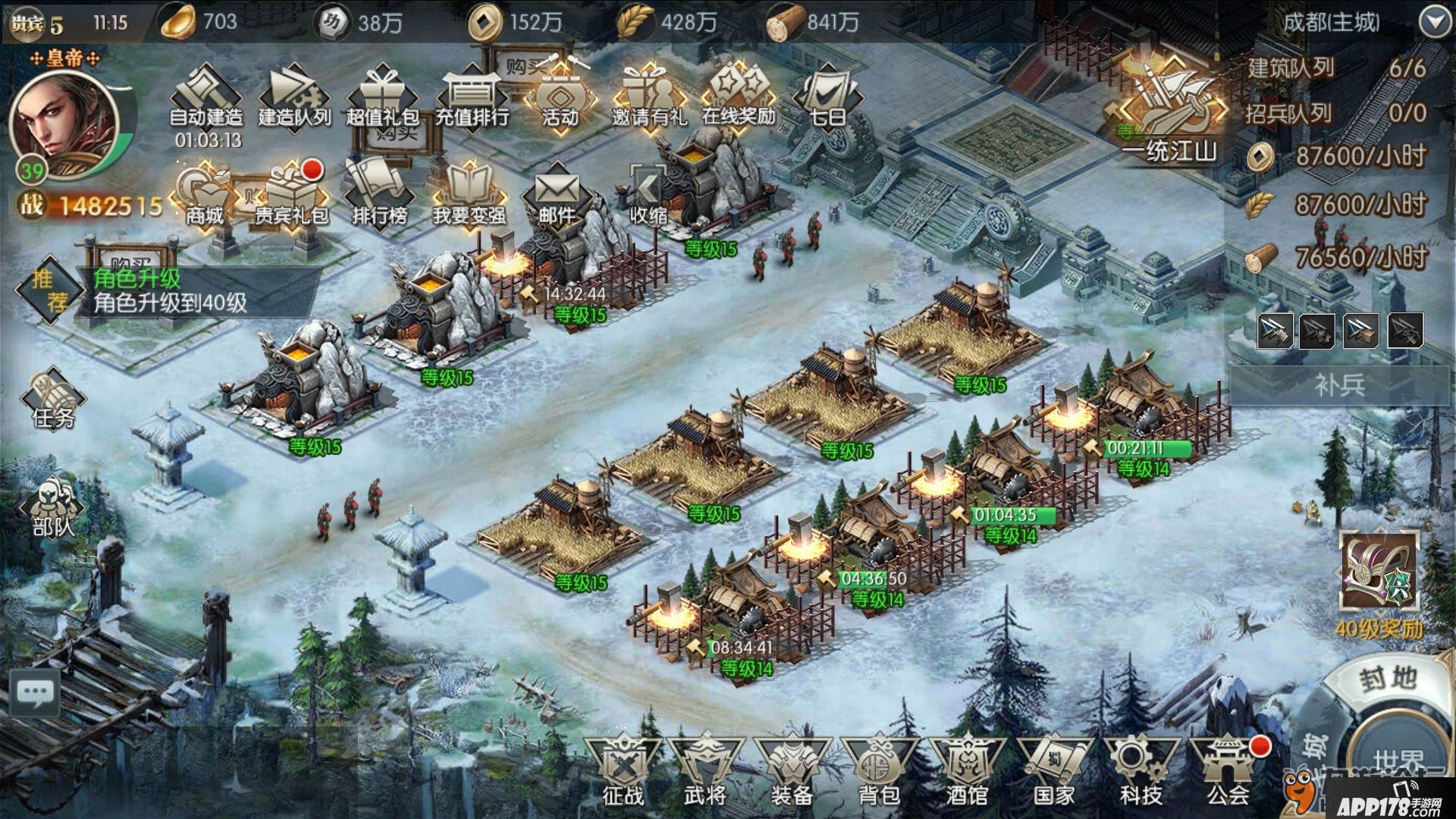Open the 自动建造 auto-build icon

pyautogui.click(x=206, y=97)
